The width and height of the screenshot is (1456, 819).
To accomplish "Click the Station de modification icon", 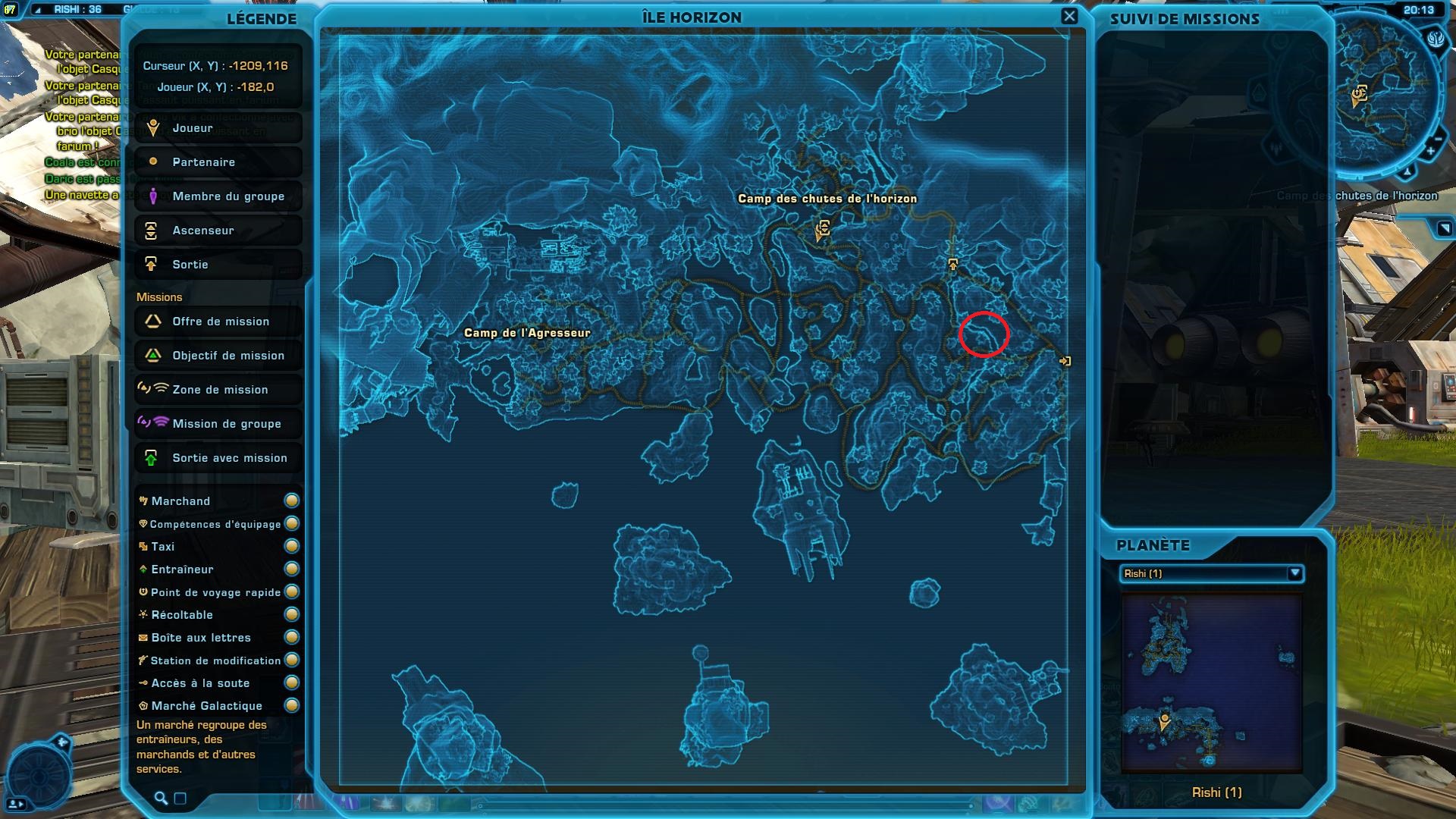I will point(143,661).
